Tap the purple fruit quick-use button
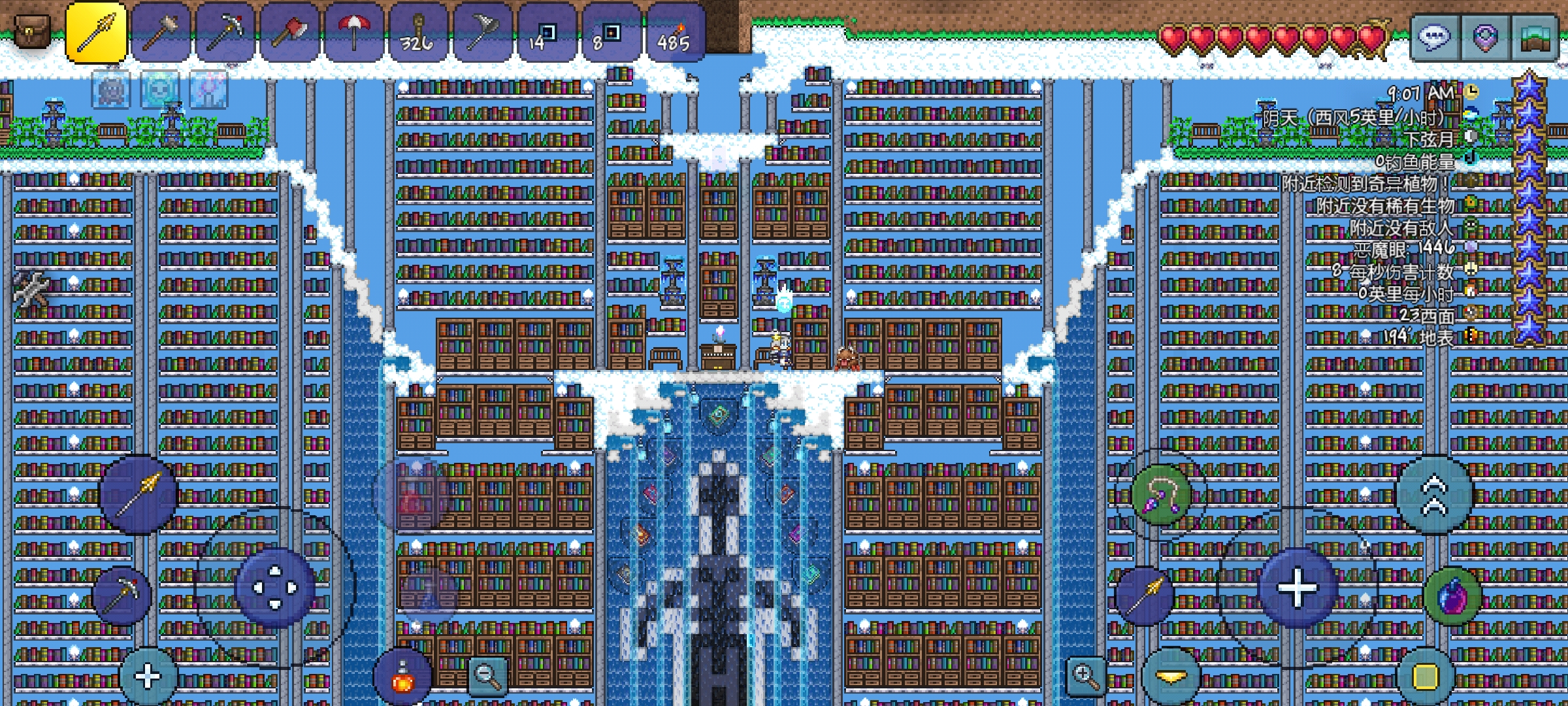The image size is (1568, 706). coord(1453,597)
